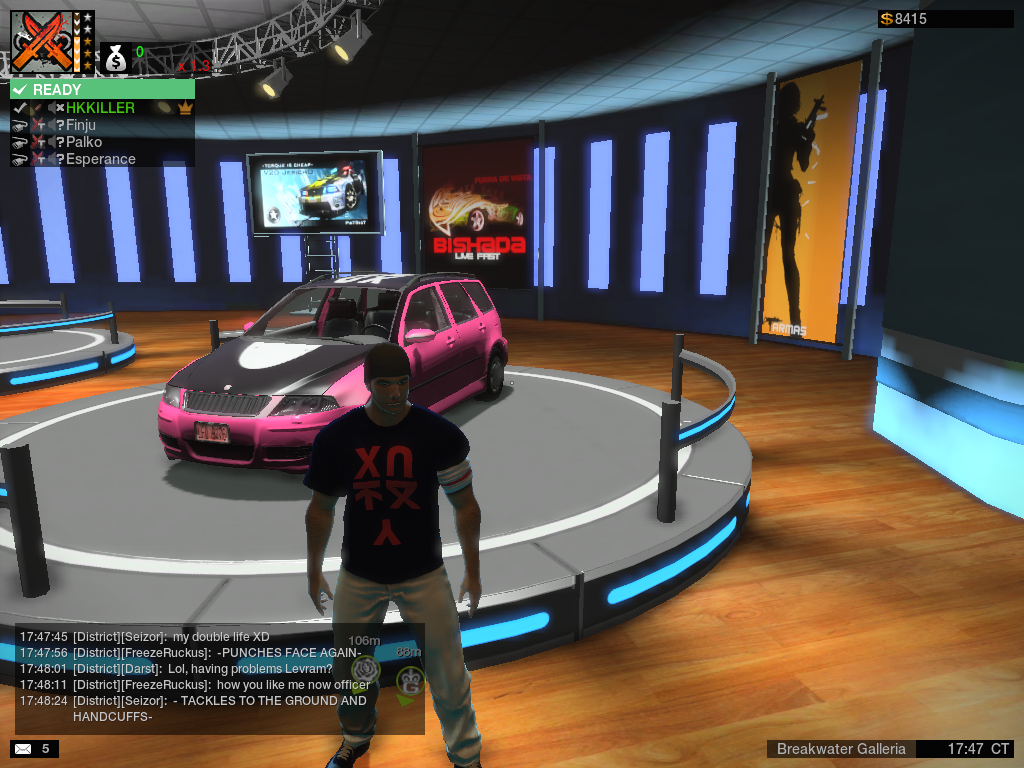Select group member Esperance
1024x768 pixels.
coord(100,159)
